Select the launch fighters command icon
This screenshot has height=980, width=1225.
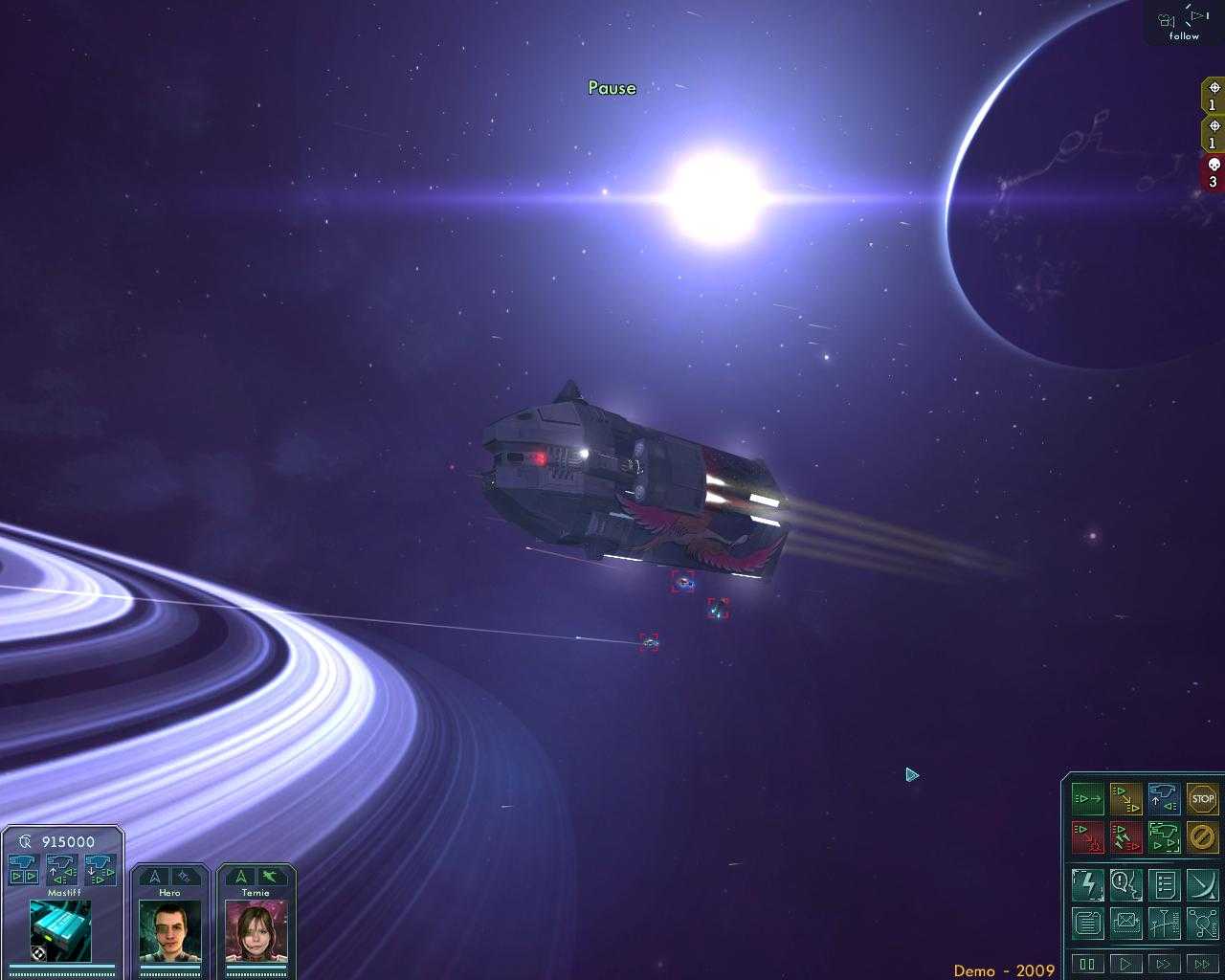point(1165,837)
